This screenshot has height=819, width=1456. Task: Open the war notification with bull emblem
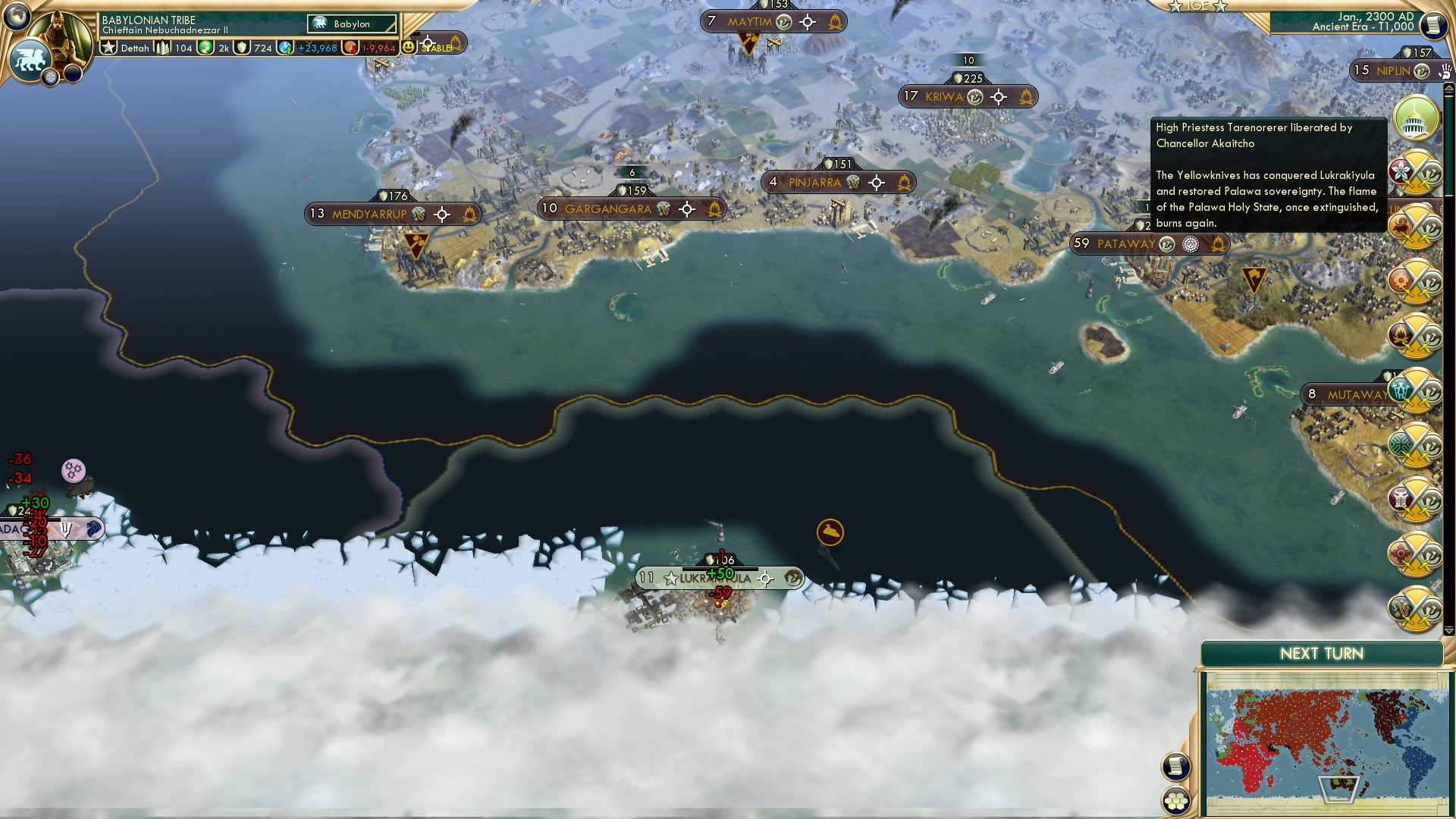1415,226
